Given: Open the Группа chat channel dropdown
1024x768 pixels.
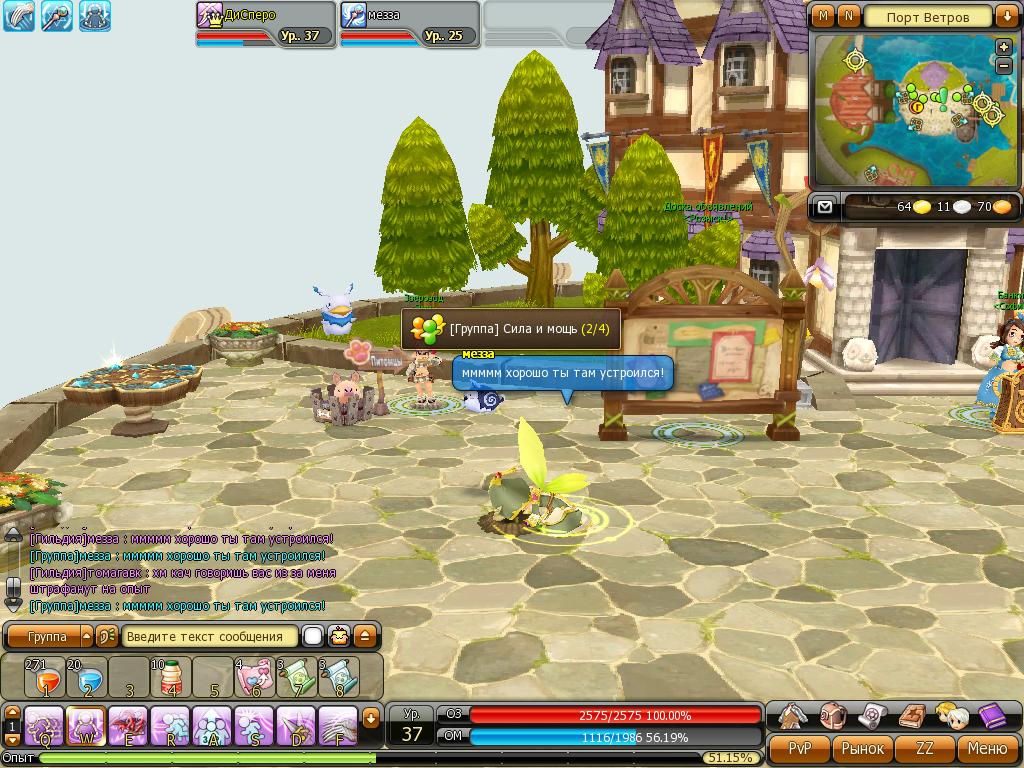Looking at the screenshot, I should click(x=86, y=636).
